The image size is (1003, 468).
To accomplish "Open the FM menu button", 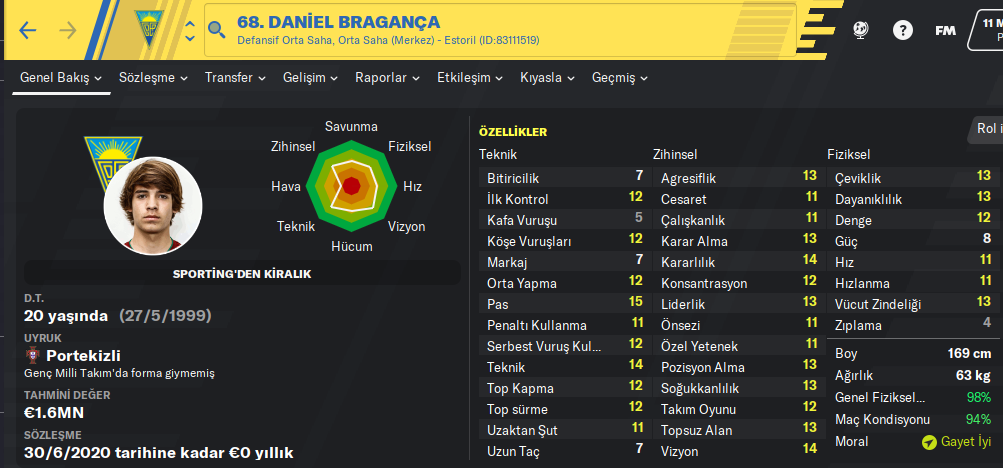I will pos(945,30).
